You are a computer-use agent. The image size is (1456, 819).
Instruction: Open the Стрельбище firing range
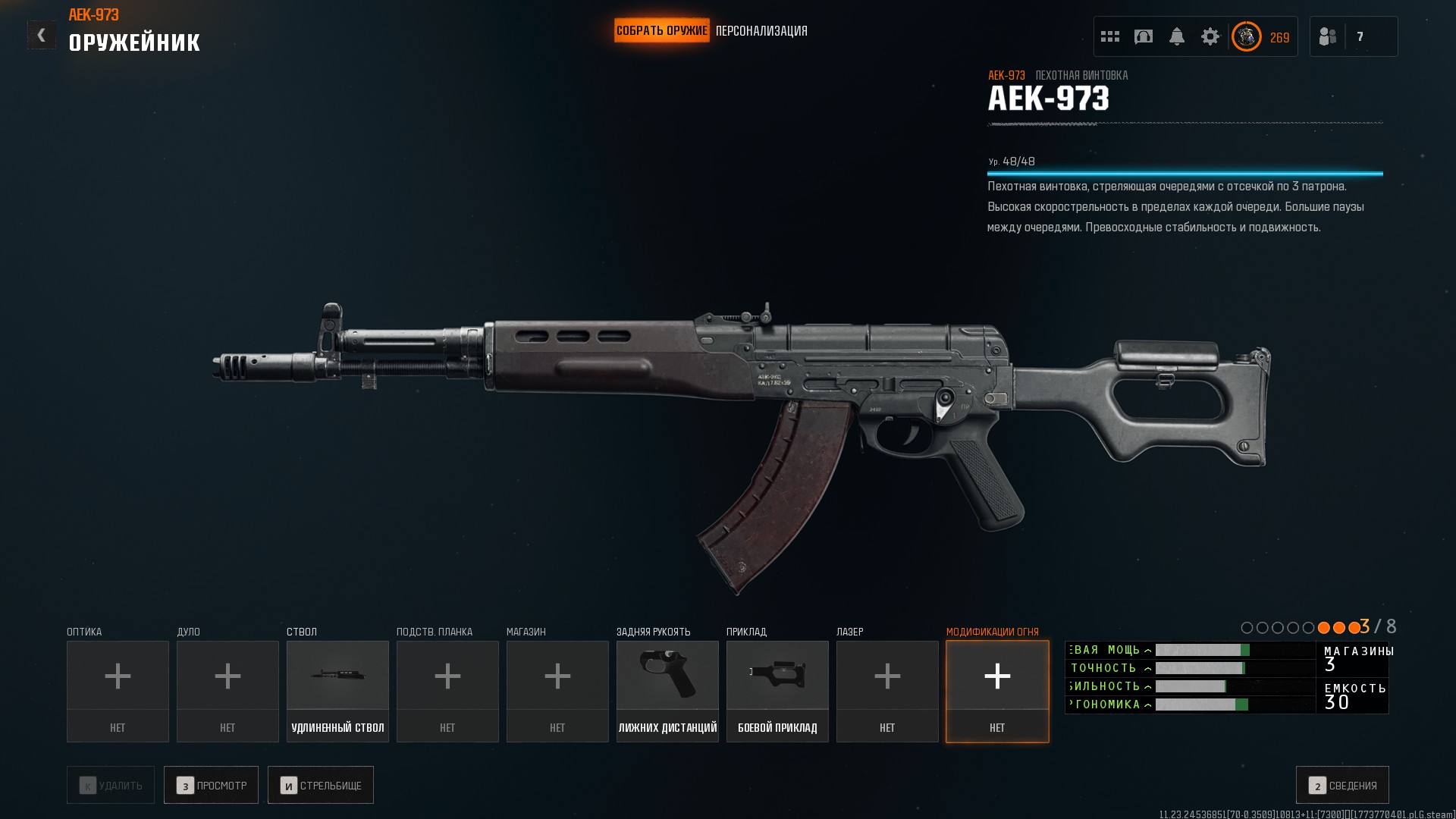(x=321, y=785)
